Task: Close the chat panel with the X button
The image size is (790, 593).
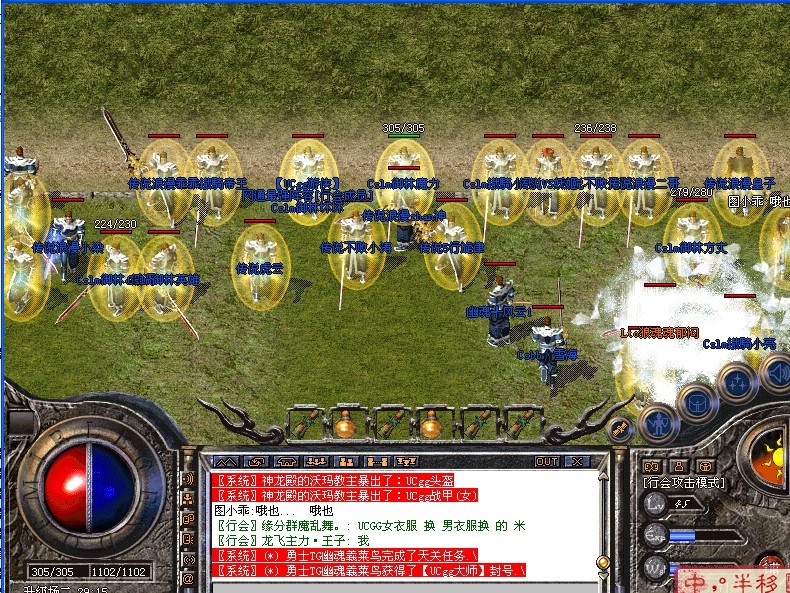Action: click(577, 462)
